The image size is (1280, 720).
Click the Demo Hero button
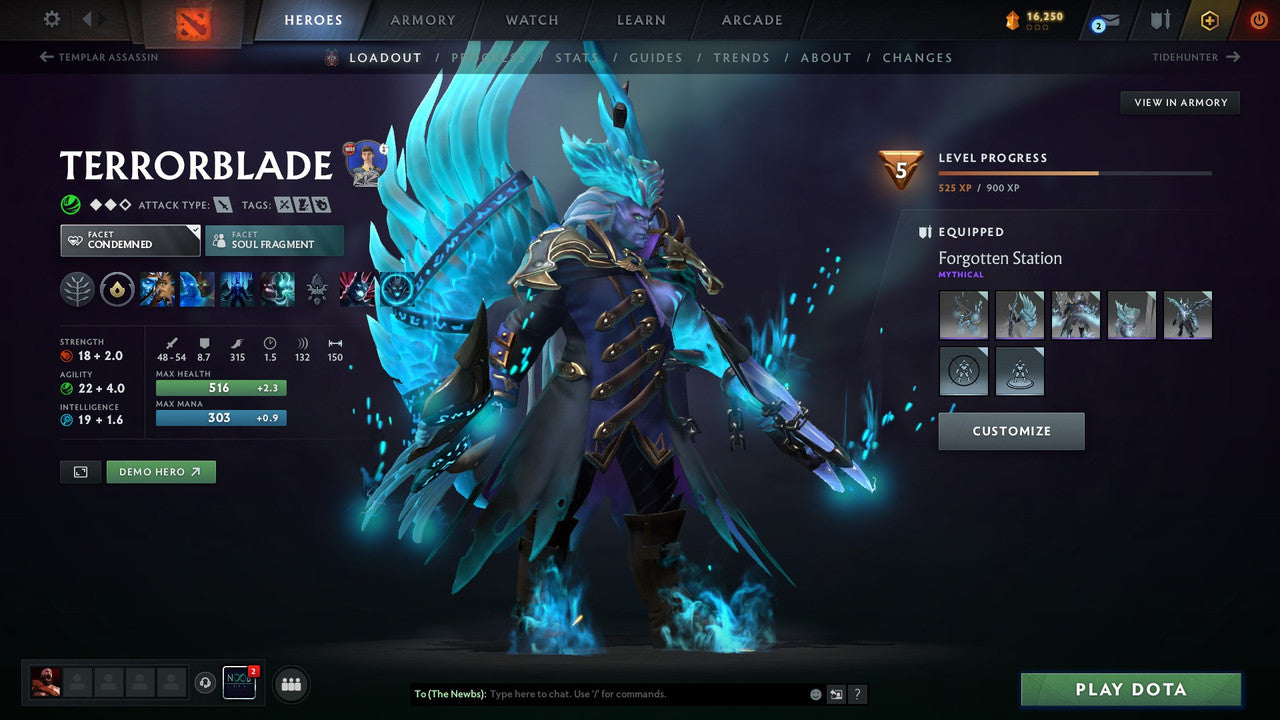tap(160, 471)
